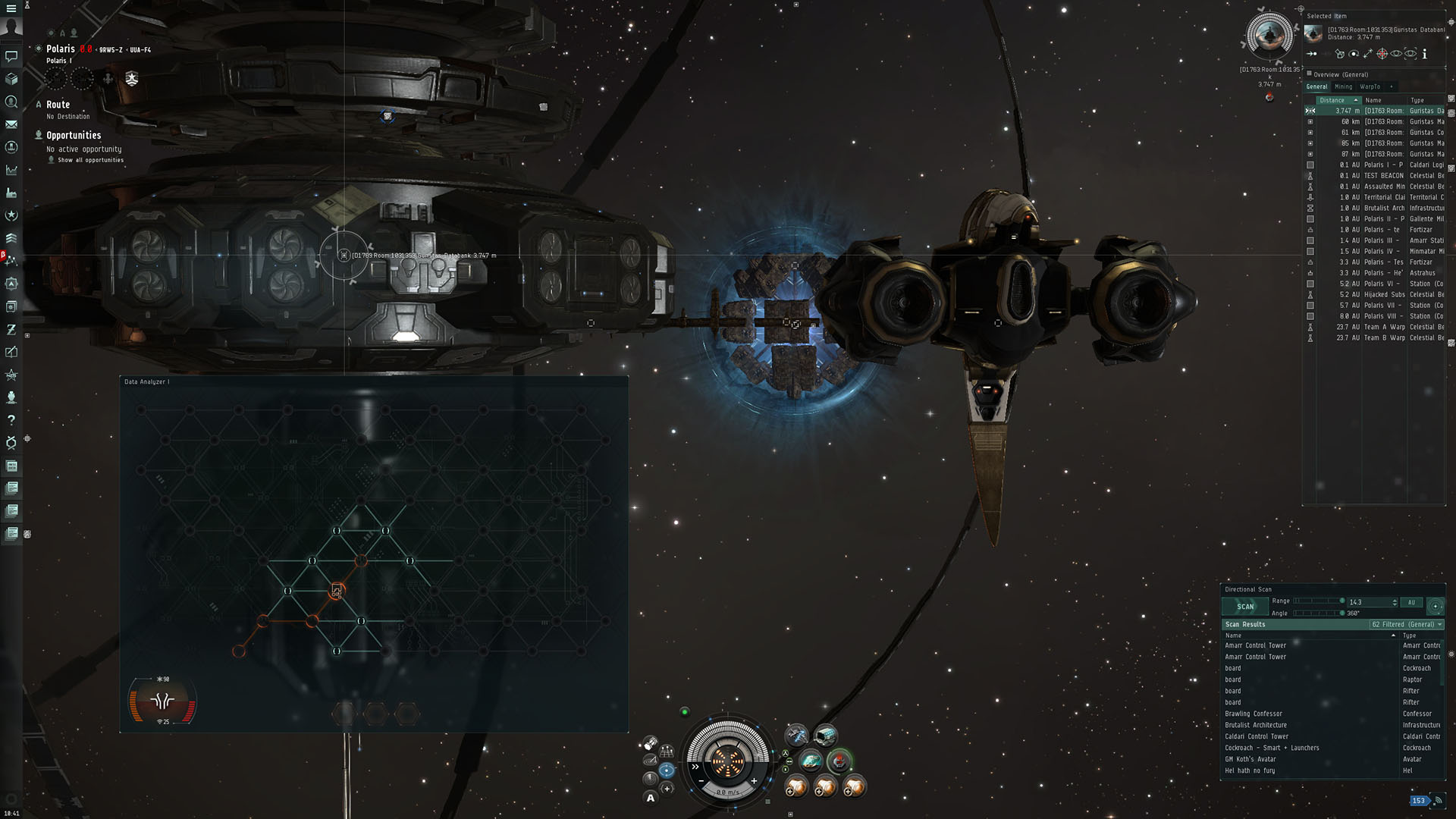The width and height of the screenshot is (1456, 819).
Task: Click Show all opportunities link
Action: 90,160
